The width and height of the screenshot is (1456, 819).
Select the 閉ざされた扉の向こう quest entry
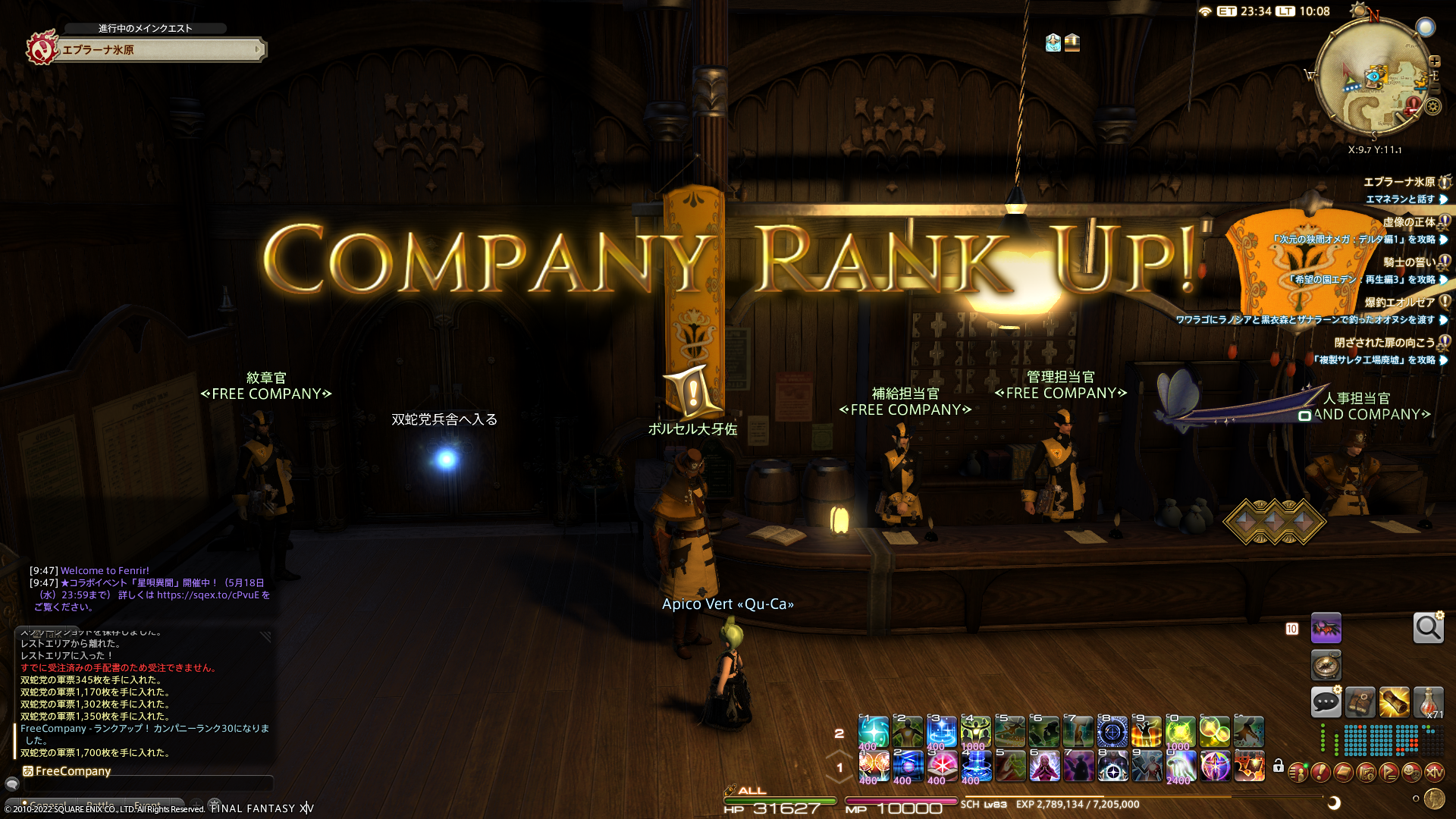tap(1384, 343)
